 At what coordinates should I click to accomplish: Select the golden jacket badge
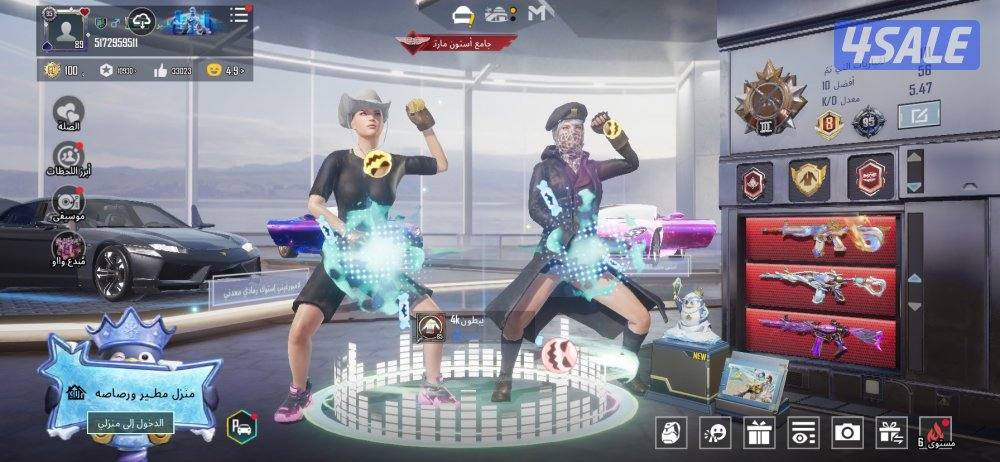point(808,180)
